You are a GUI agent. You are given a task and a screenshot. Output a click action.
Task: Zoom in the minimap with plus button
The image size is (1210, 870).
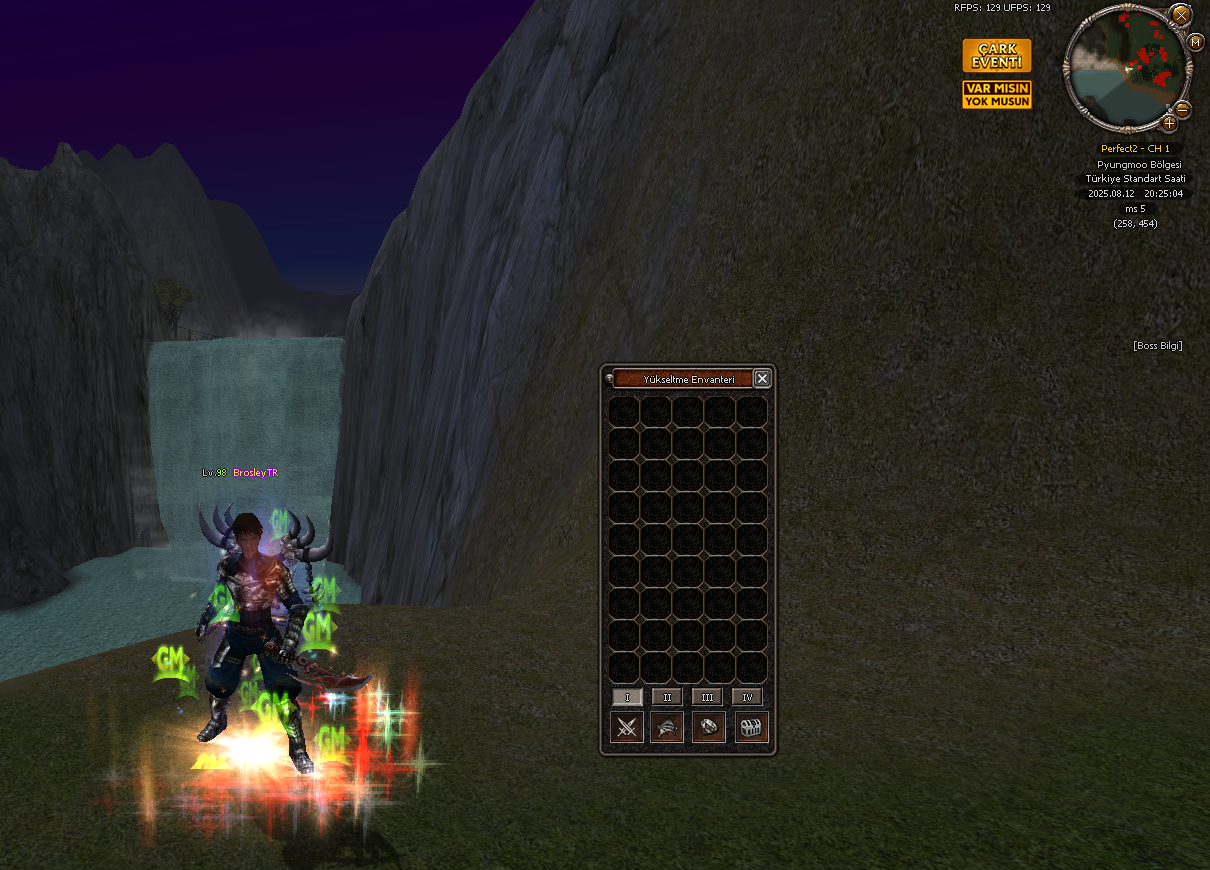click(x=1169, y=124)
